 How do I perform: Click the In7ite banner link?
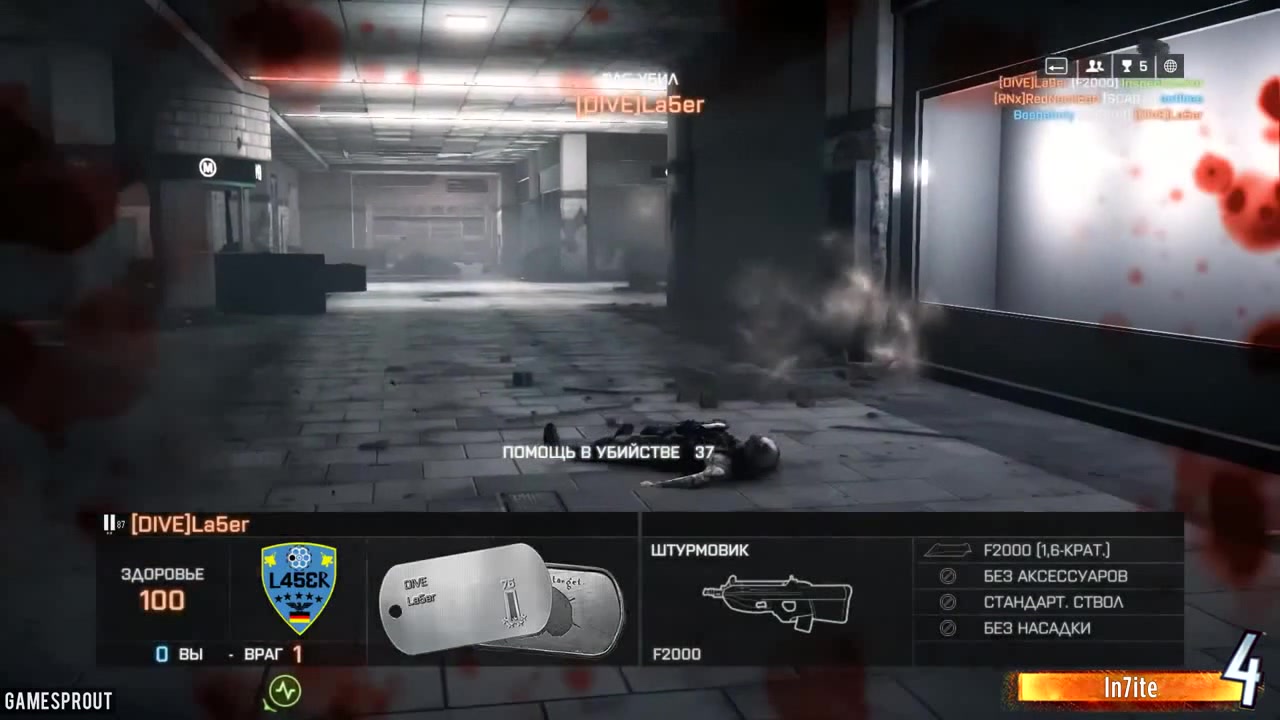tap(1131, 688)
